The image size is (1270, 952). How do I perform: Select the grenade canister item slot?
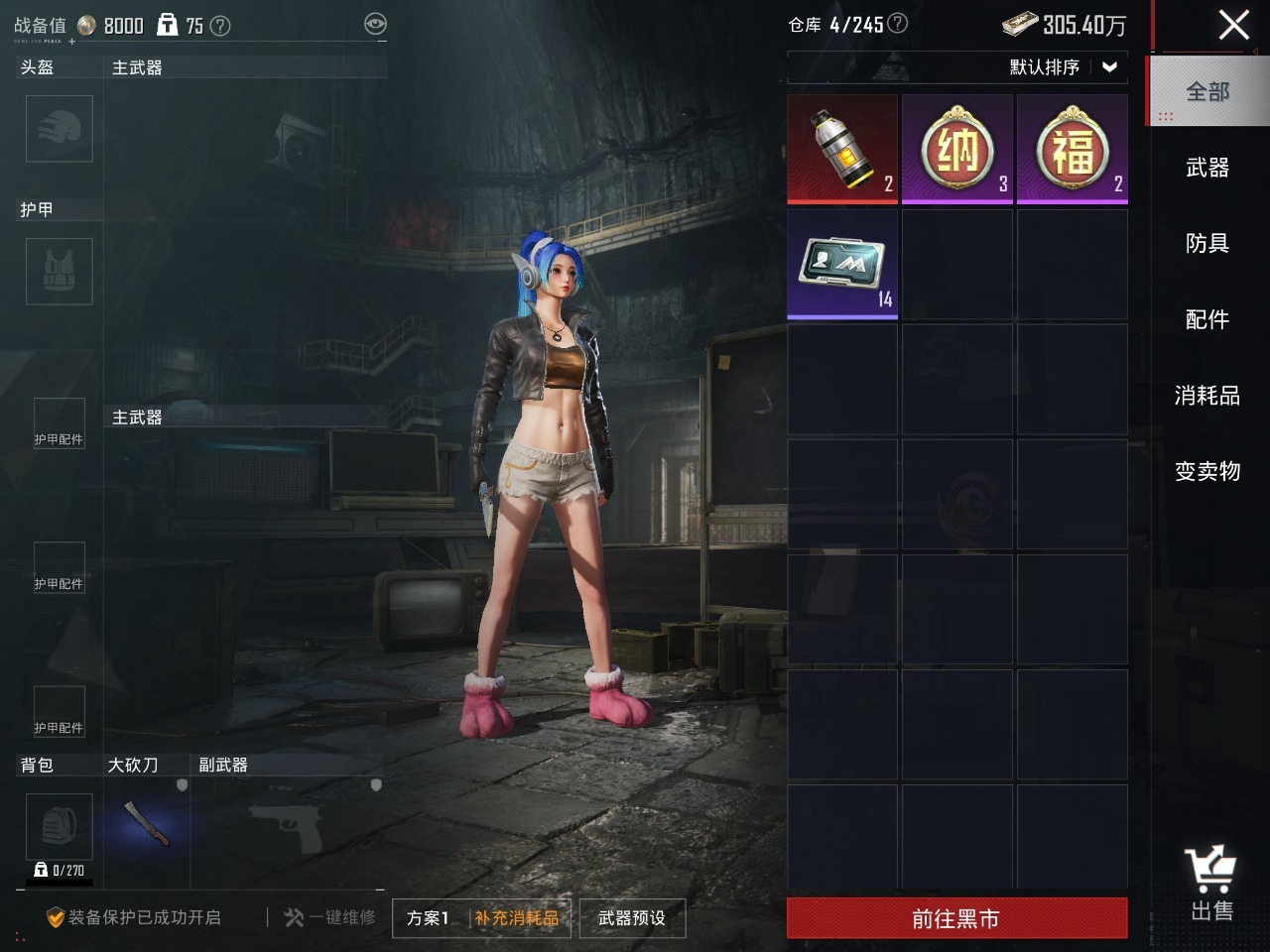click(x=842, y=149)
